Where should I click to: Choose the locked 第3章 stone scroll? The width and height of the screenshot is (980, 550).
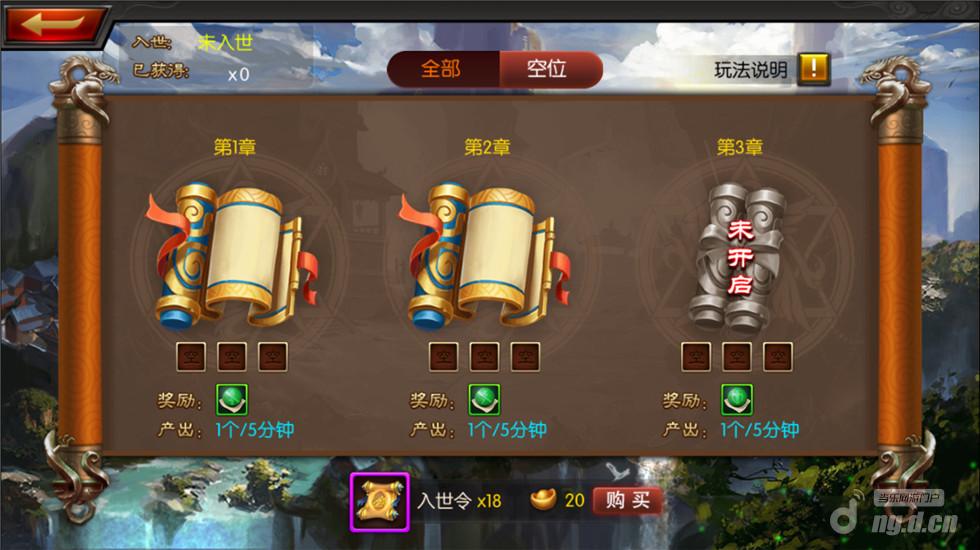coord(739,257)
